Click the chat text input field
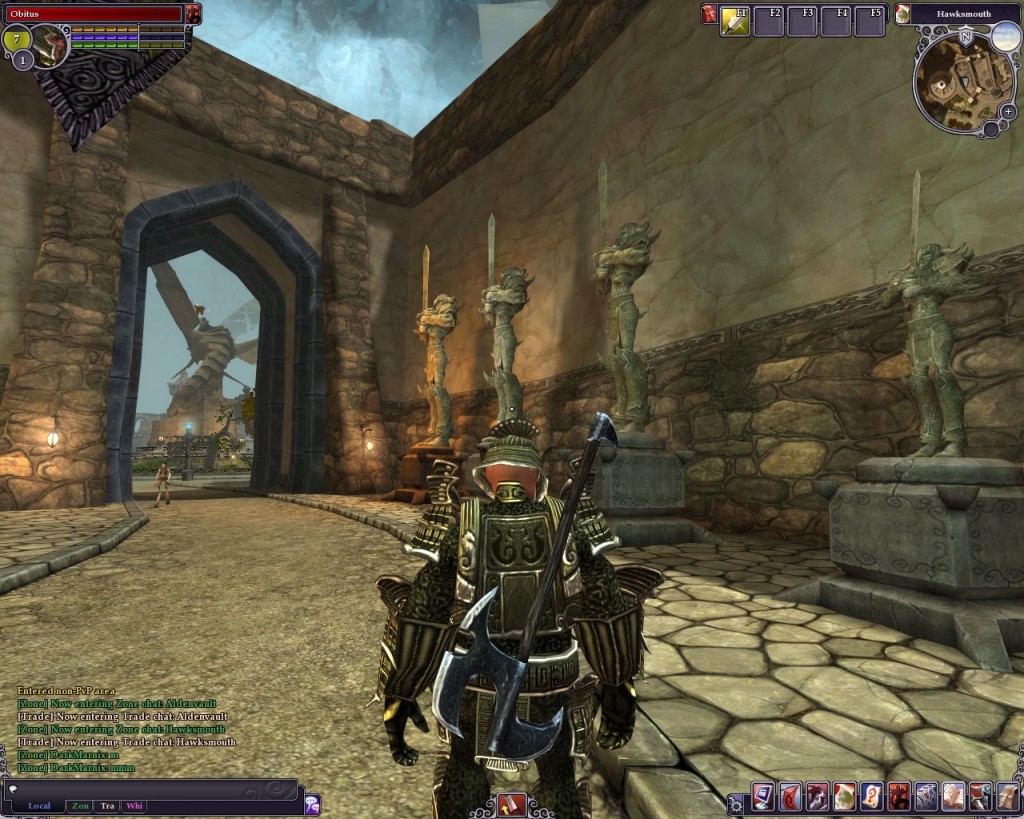1024x819 pixels. click(x=150, y=789)
